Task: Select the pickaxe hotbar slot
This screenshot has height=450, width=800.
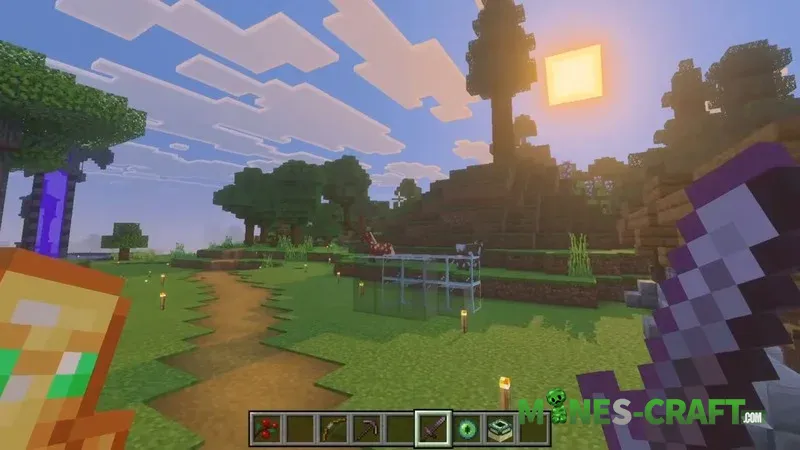Action: [x=366, y=430]
